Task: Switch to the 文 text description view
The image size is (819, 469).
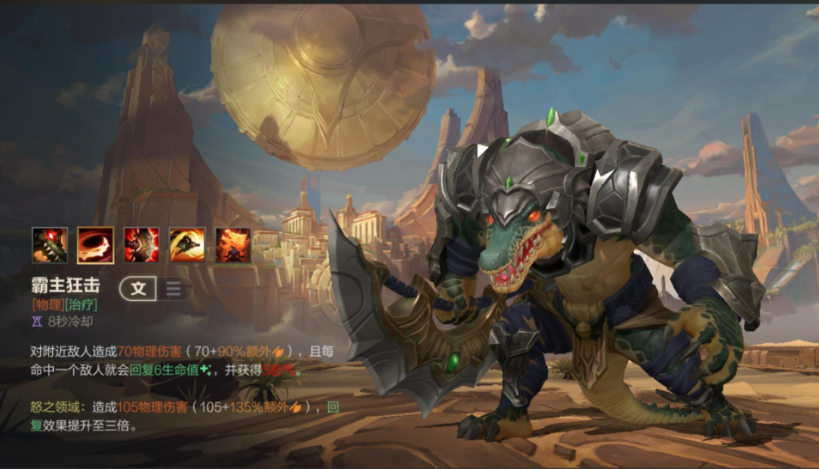Action: [139, 289]
